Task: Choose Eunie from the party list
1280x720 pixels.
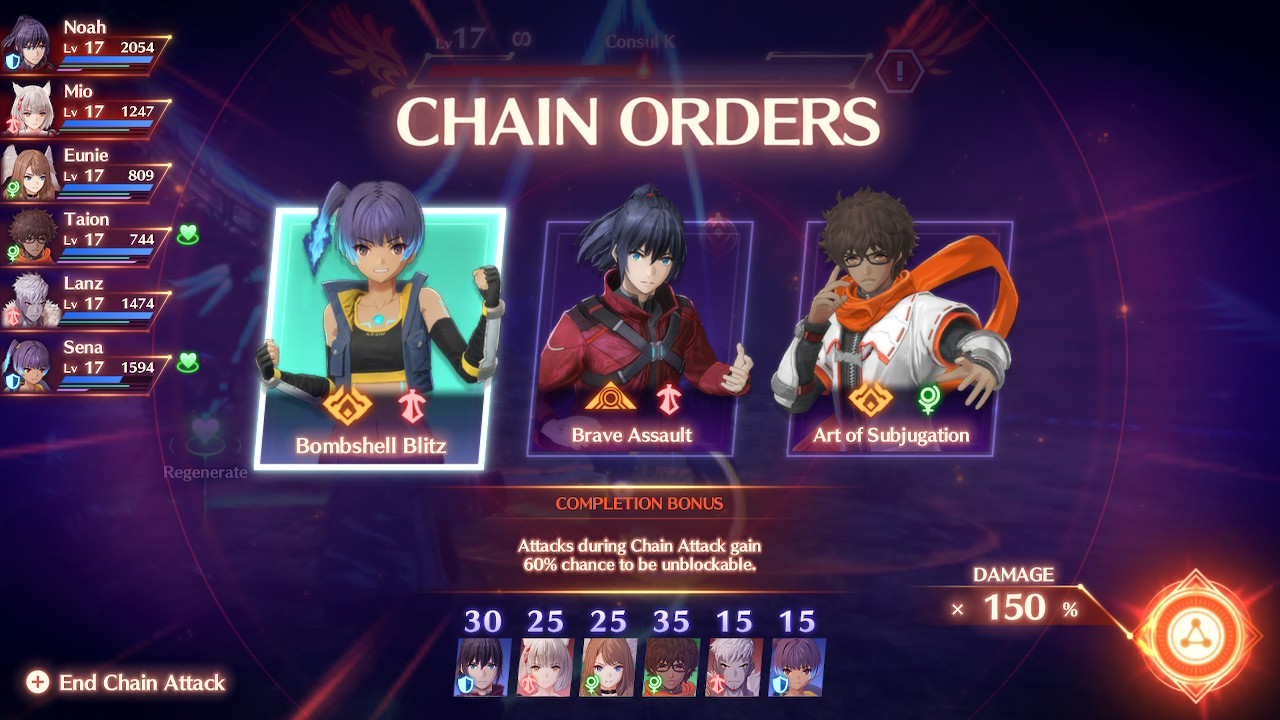Action: click(85, 173)
